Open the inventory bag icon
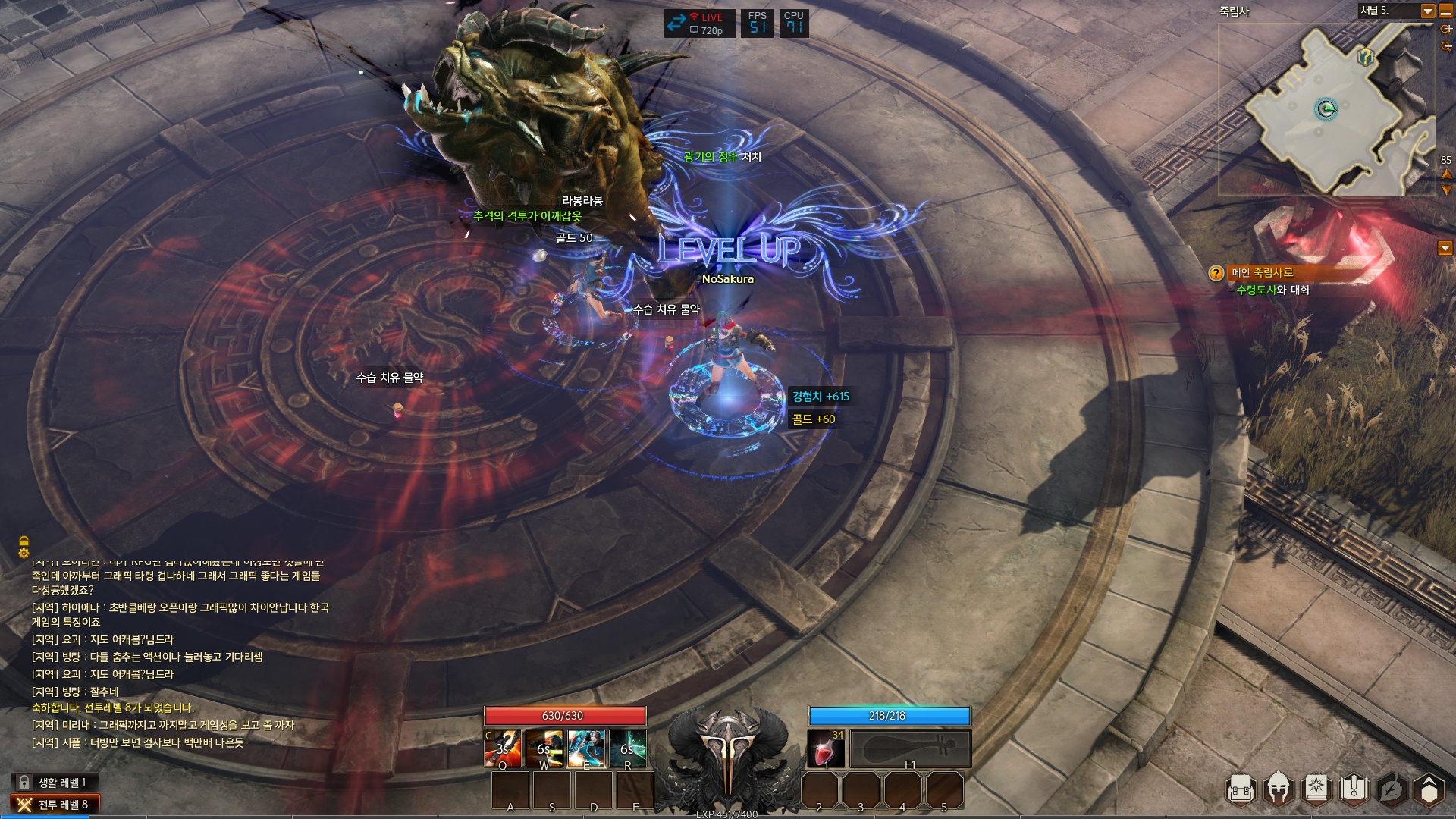 1241,790
